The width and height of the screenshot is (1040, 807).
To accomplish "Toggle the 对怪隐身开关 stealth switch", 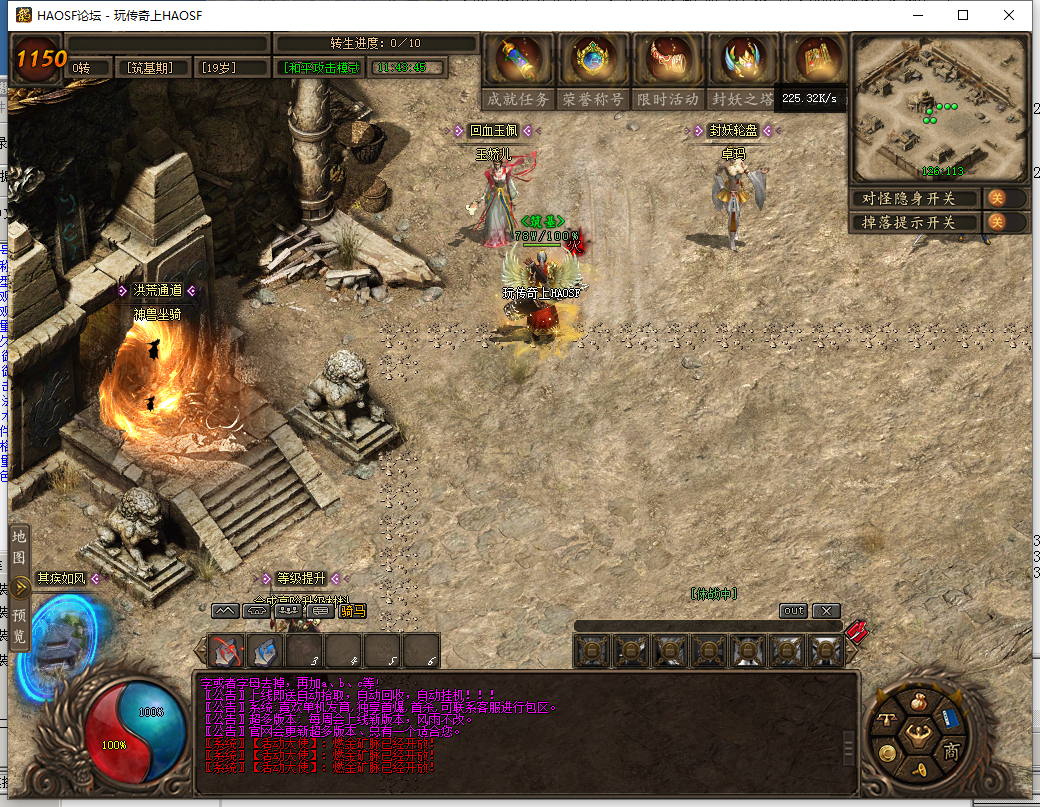I will pos(997,198).
